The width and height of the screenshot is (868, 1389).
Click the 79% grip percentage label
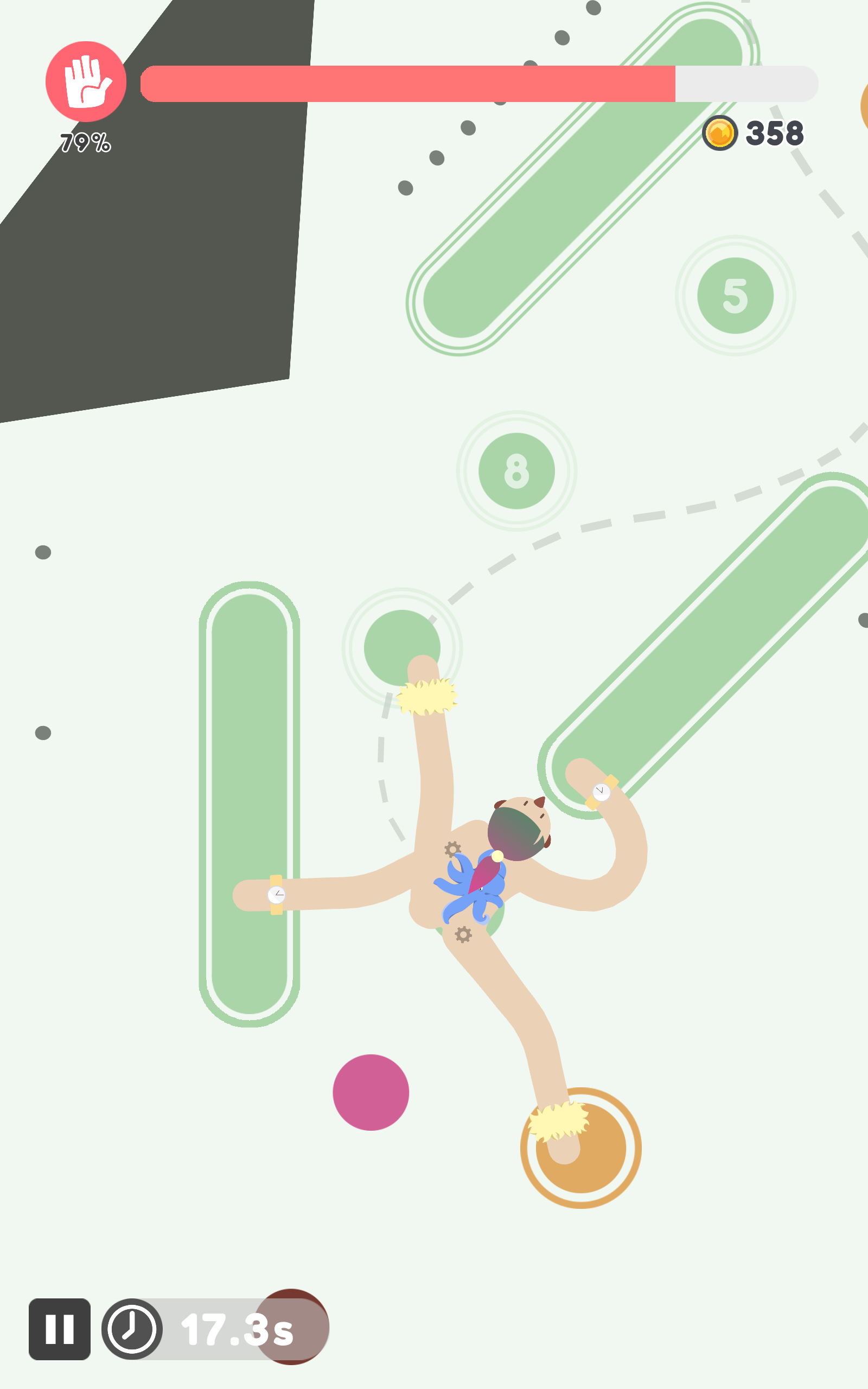coord(86,141)
